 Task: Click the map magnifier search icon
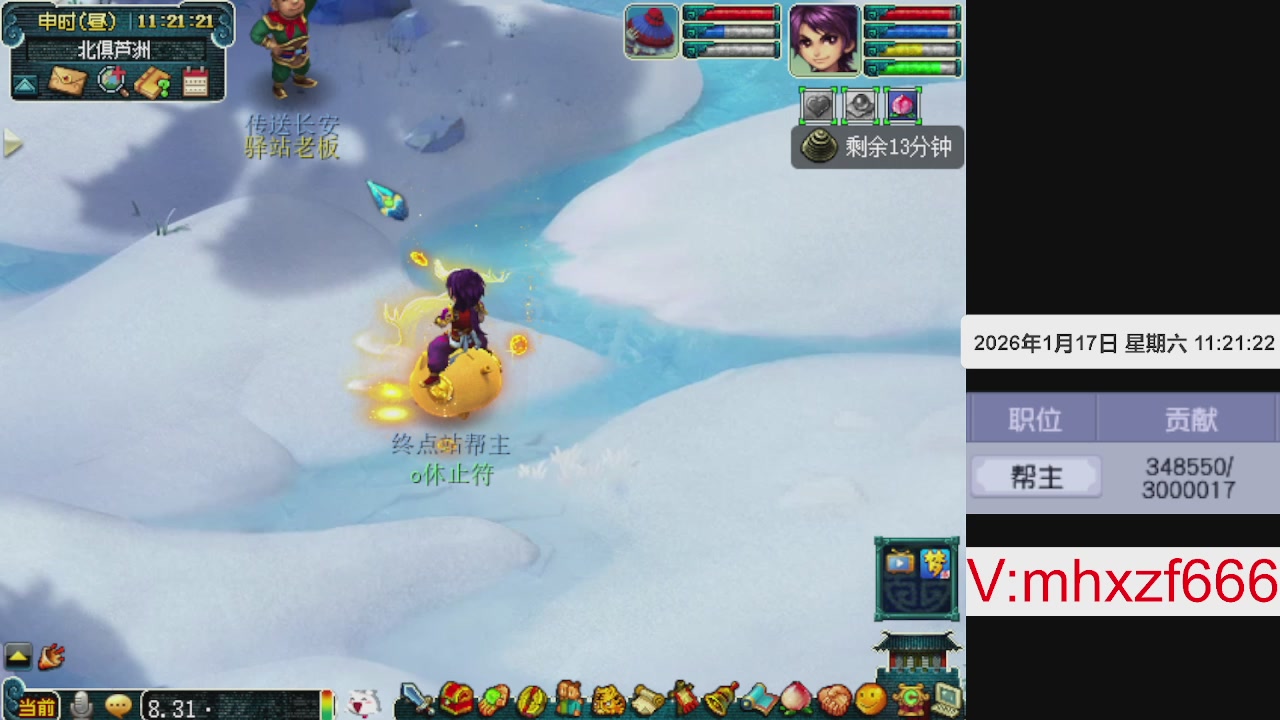click(x=111, y=80)
